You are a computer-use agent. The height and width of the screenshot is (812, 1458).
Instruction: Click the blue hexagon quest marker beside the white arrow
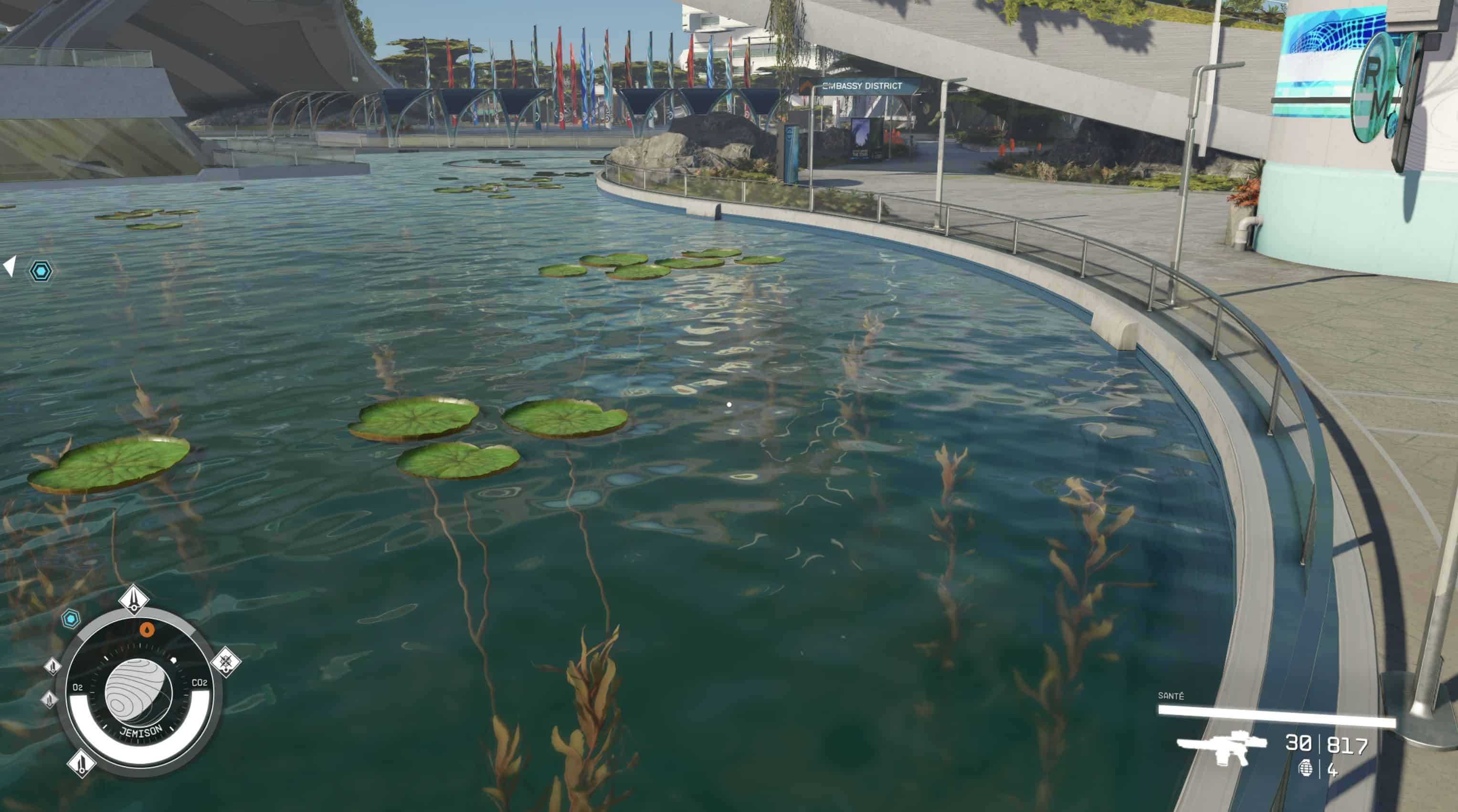click(x=41, y=271)
